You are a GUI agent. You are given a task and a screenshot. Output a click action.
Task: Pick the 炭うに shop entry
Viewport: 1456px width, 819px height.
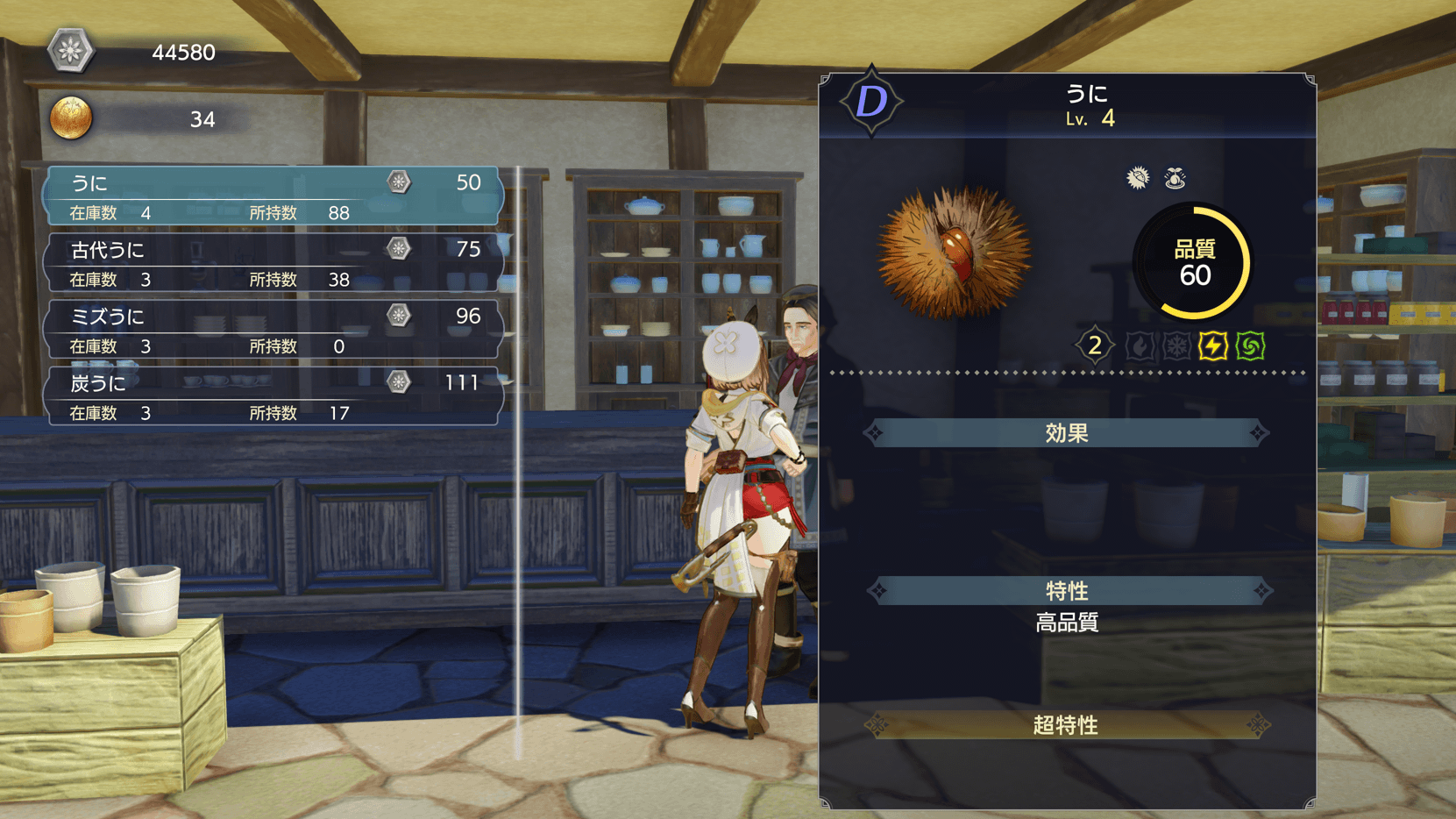(273, 395)
